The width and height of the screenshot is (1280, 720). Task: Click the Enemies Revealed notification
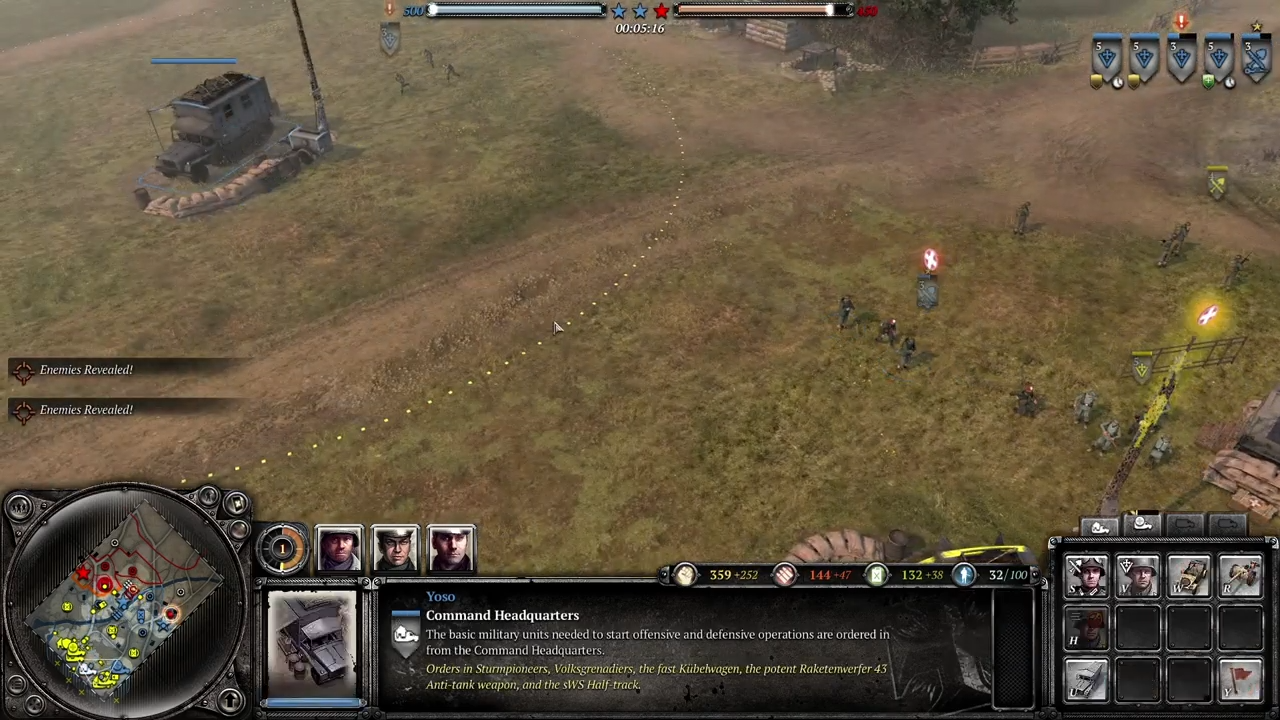point(86,369)
